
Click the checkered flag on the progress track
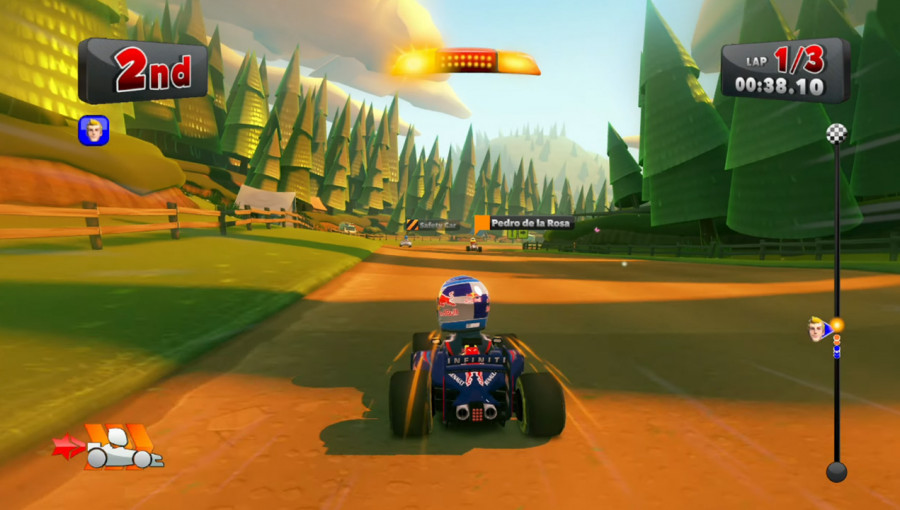pyautogui.click(x=836, y=133)
